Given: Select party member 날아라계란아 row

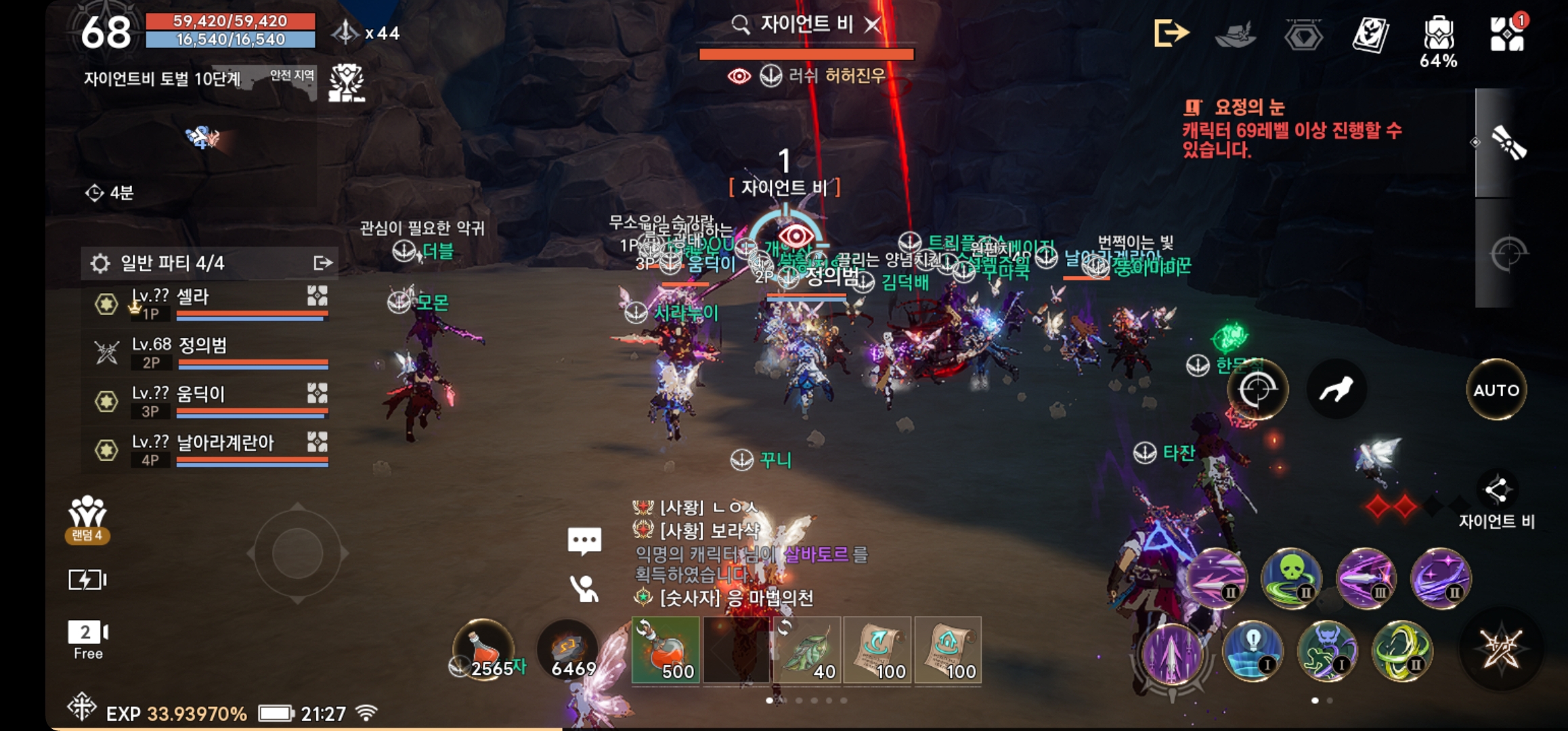Looking at the screenshot, I should coord(210,449).
